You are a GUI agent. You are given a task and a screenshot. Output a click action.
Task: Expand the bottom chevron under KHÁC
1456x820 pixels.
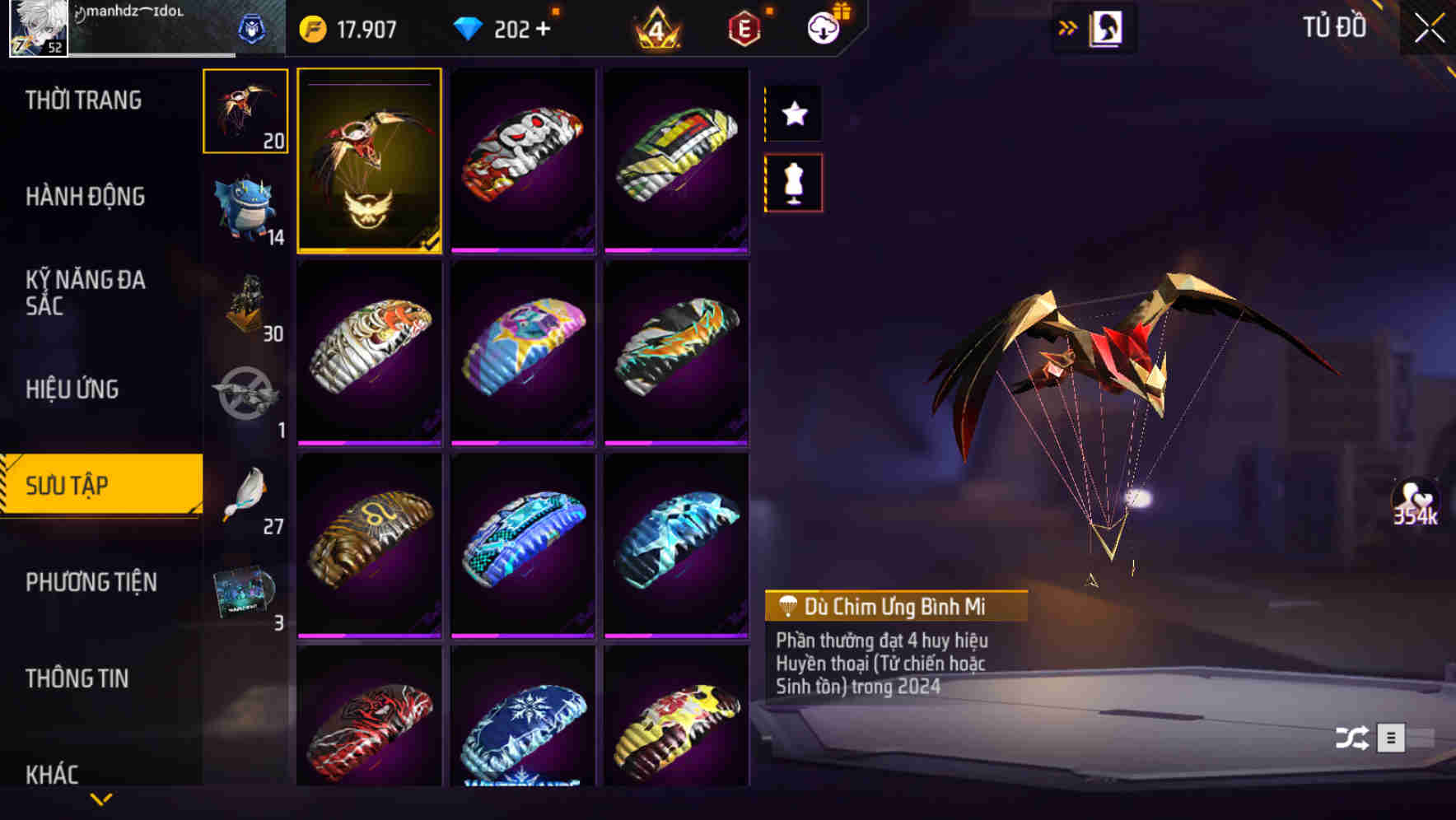point(100,800)
